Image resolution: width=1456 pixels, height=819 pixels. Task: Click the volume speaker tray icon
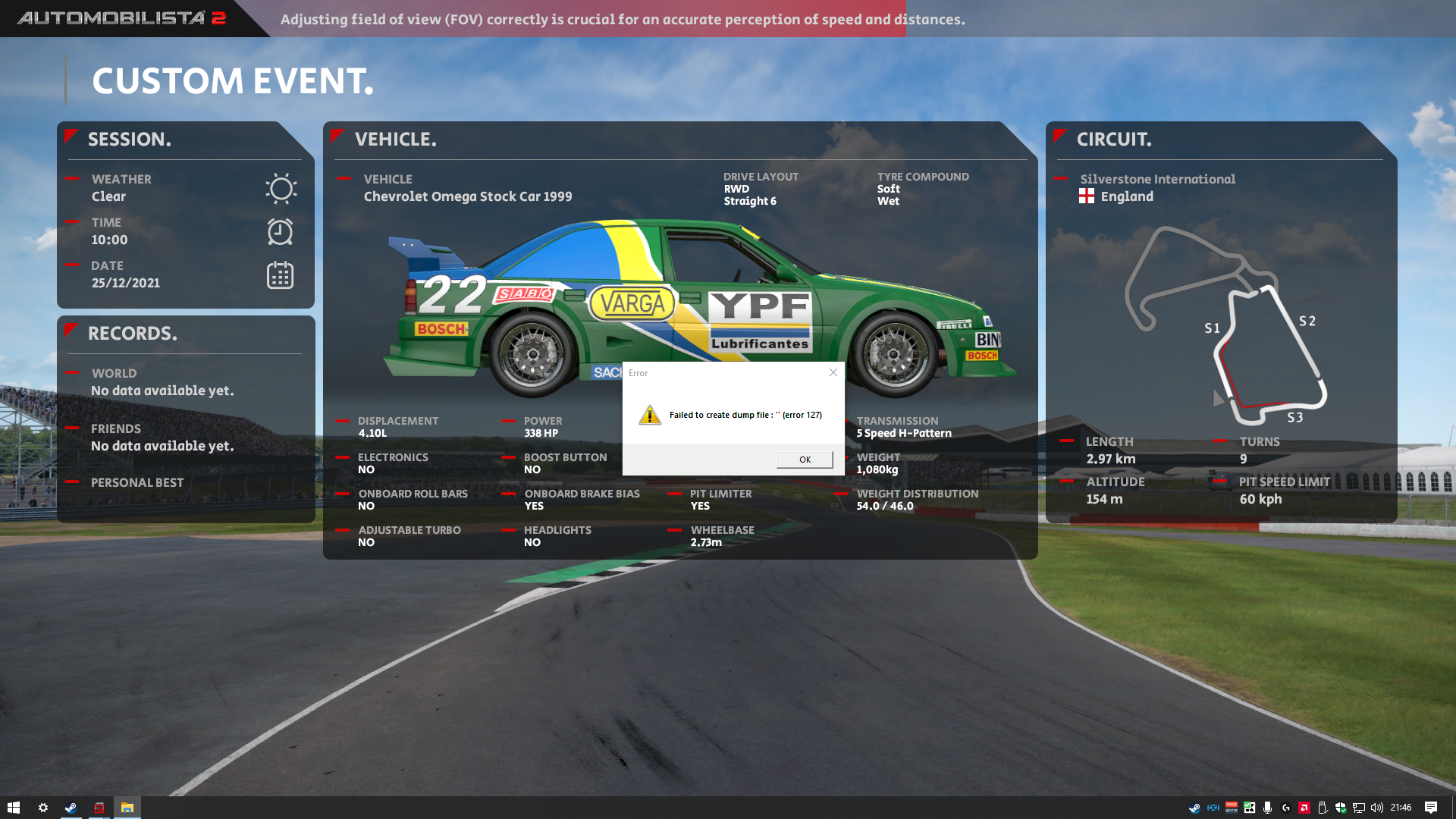tap(1377, 808)
